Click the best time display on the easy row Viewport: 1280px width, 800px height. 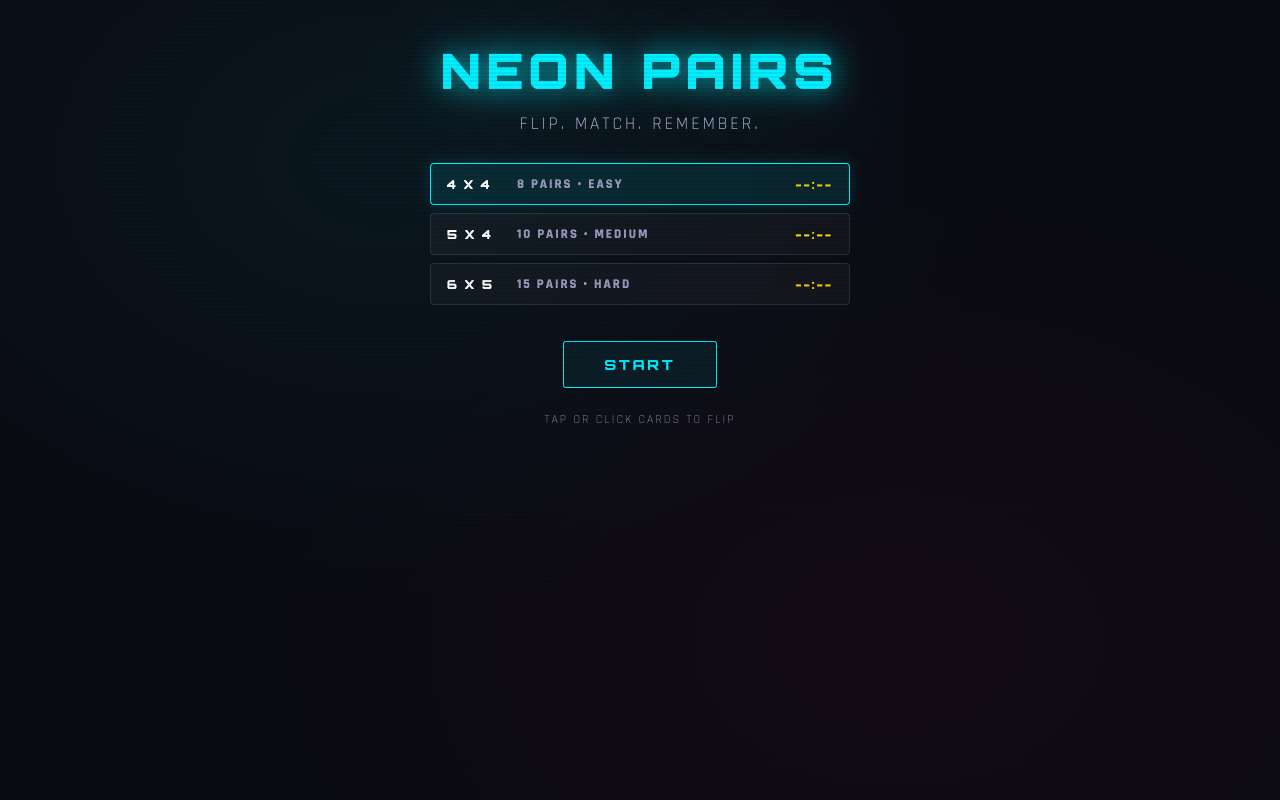click(813, 184)
